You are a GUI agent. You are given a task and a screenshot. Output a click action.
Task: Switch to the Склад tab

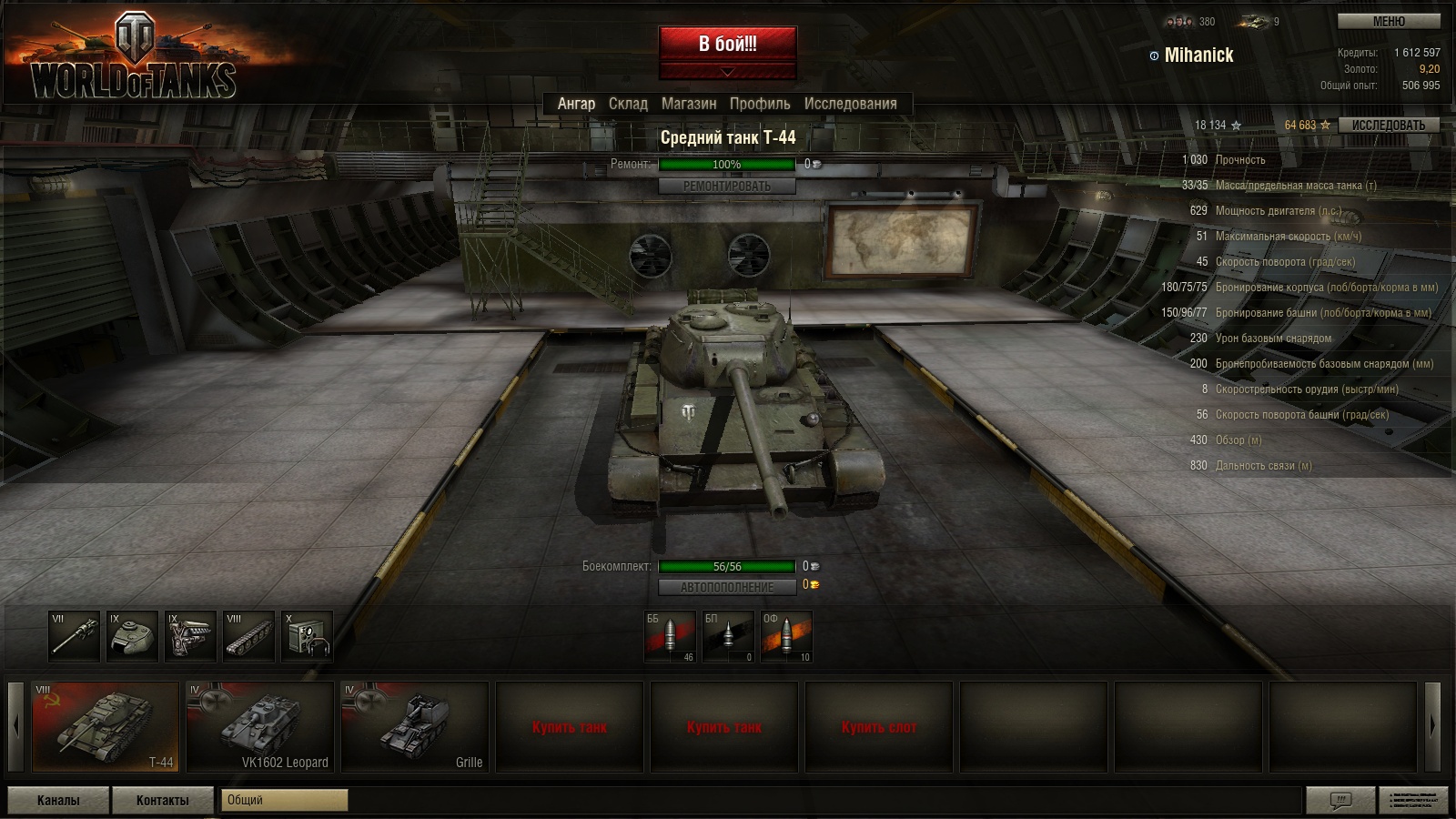[x=628, y=104]
